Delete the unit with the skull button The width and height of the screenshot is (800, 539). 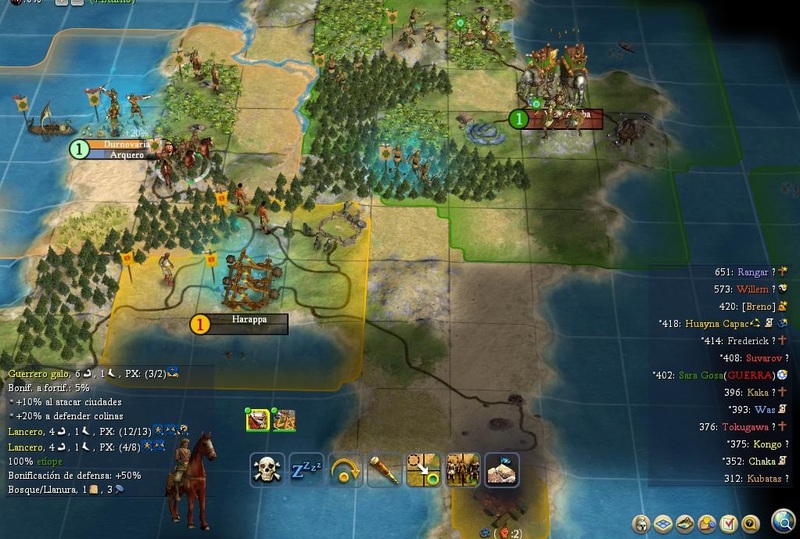tap(266, 469)
